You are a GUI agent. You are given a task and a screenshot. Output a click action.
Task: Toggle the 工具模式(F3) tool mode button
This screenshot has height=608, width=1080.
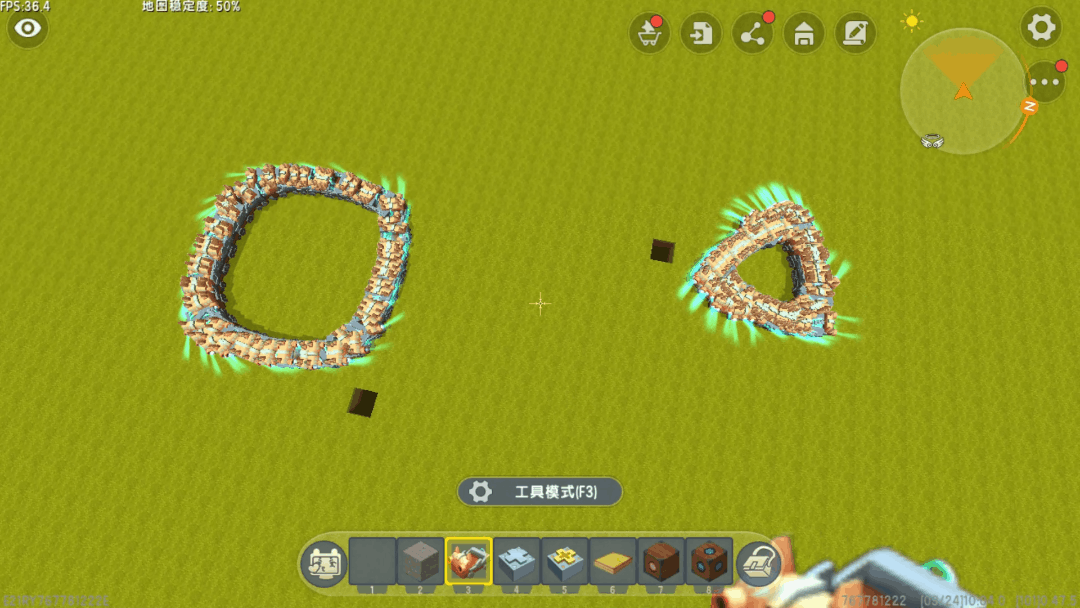click(x=540, y=492)
